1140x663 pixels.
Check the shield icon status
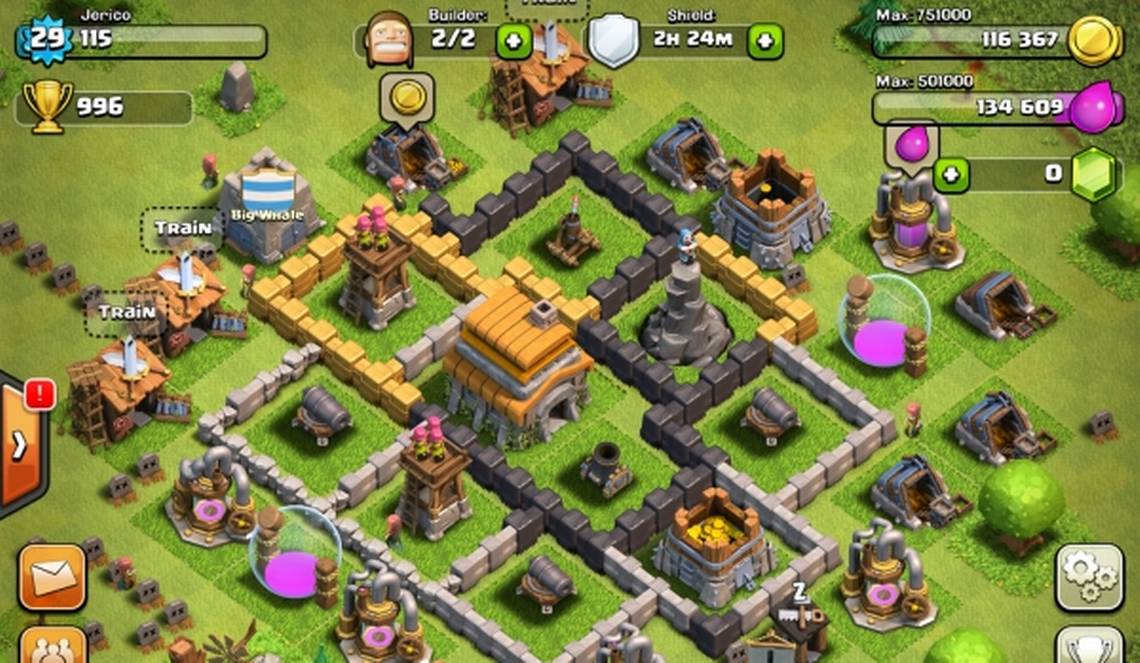[x=613, y=41]
